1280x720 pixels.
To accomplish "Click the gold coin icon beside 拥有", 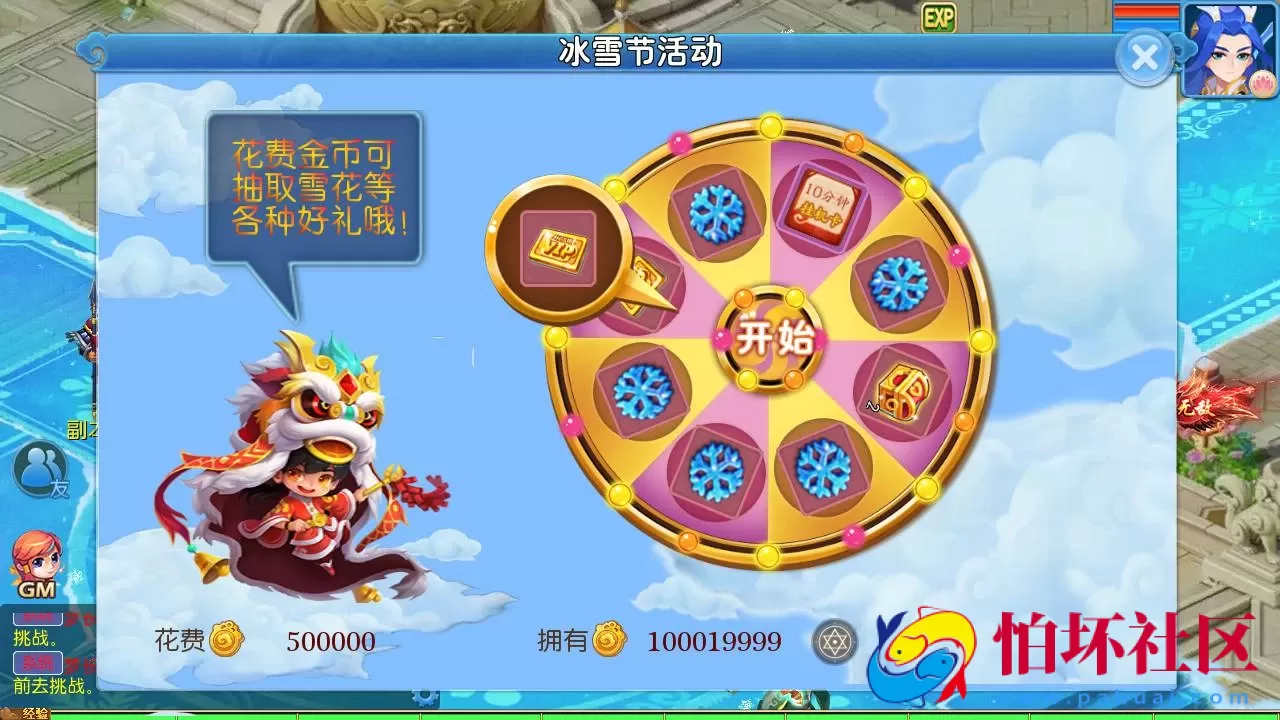I will pyautogui.click(x=611, y=641).
